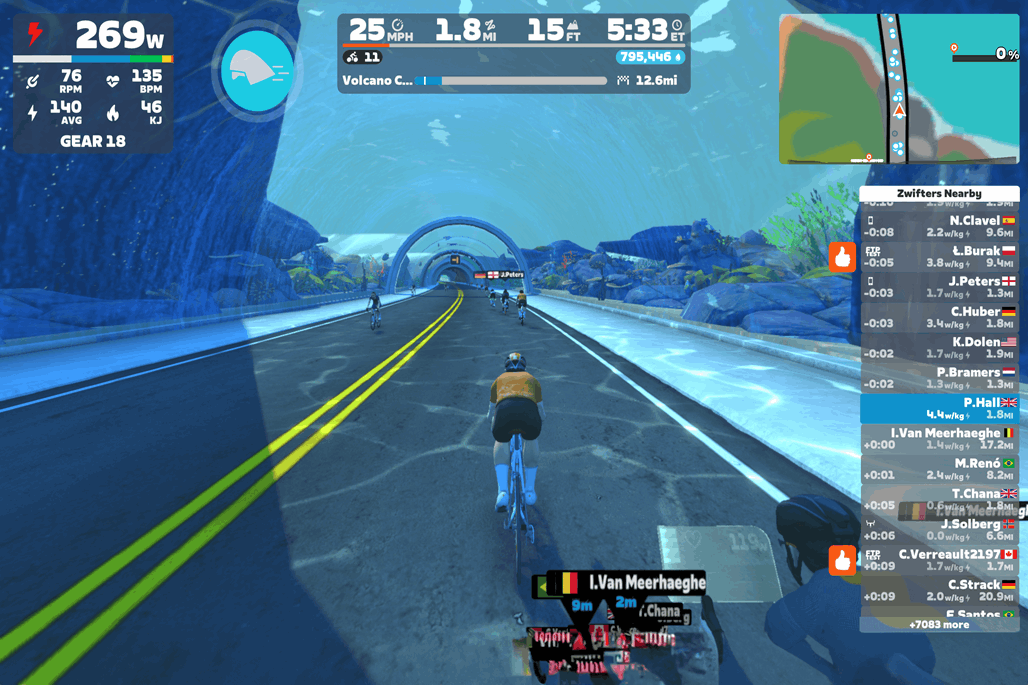Image resolution: width=1028 pixels, height=685 pixels.
Task: Expand the +7083 more riders link
Action: tap(939, 624)
